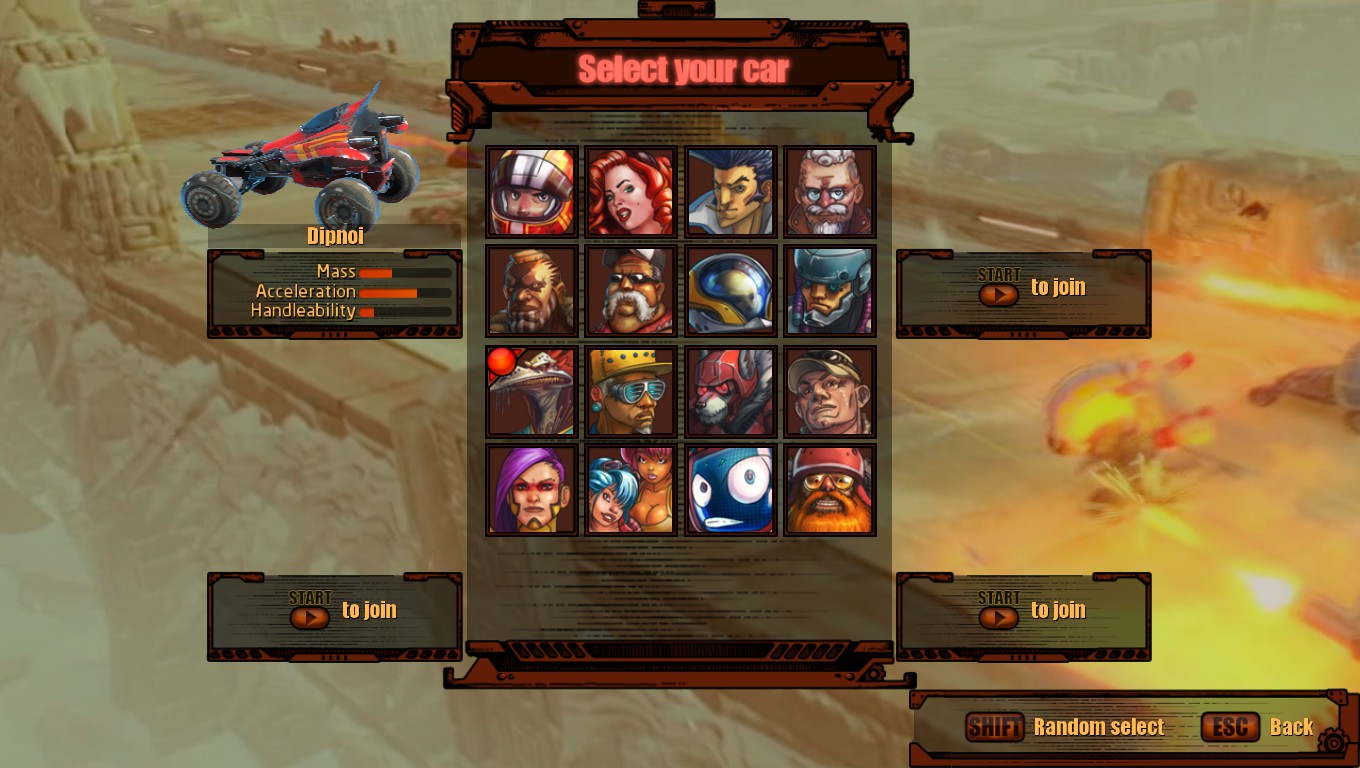This screenshot has height=768, width=1360.
Task: Select the capped mechanic with goggles
Action: [830, 391]
